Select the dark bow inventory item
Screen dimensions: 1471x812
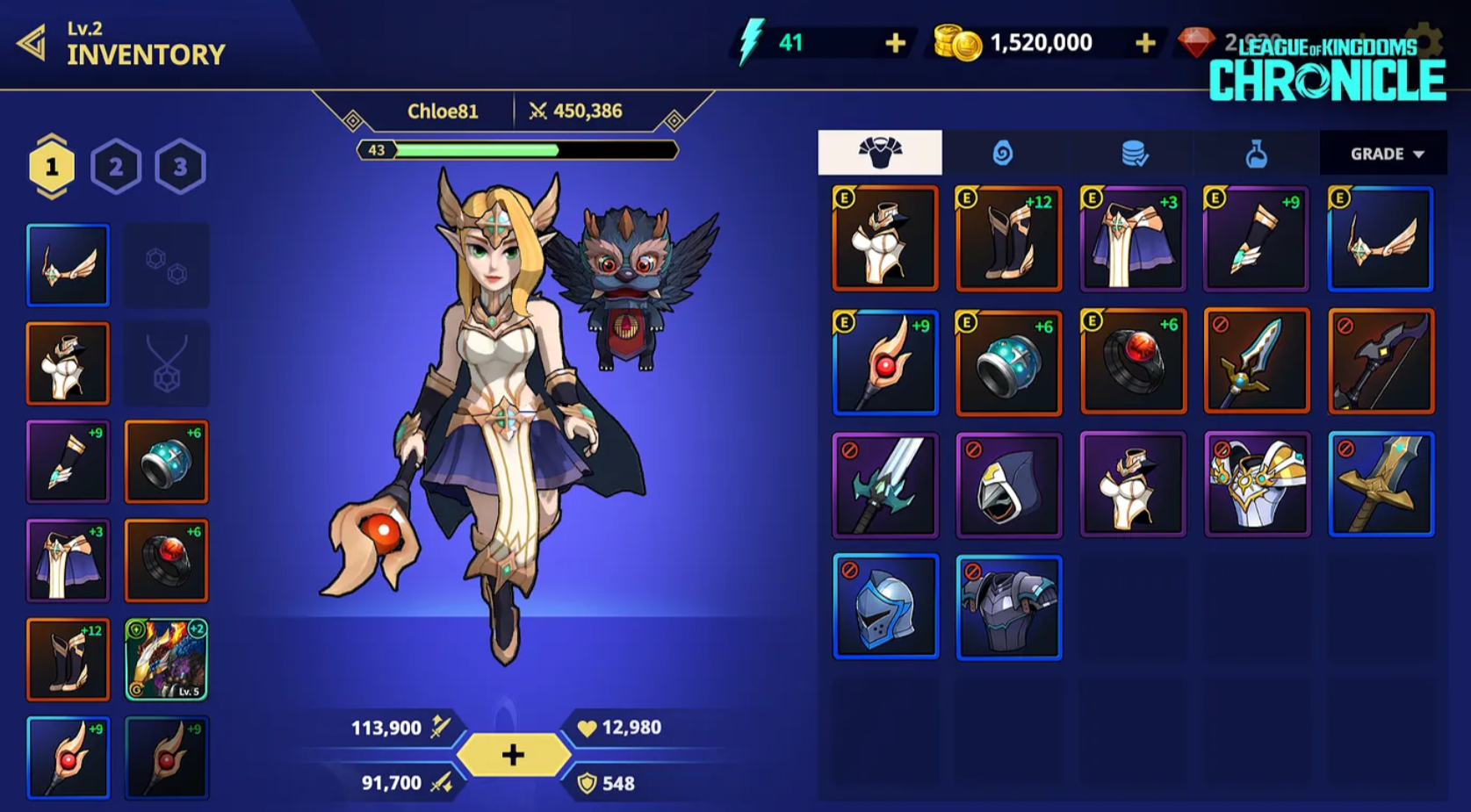[x=1381, y=362]
